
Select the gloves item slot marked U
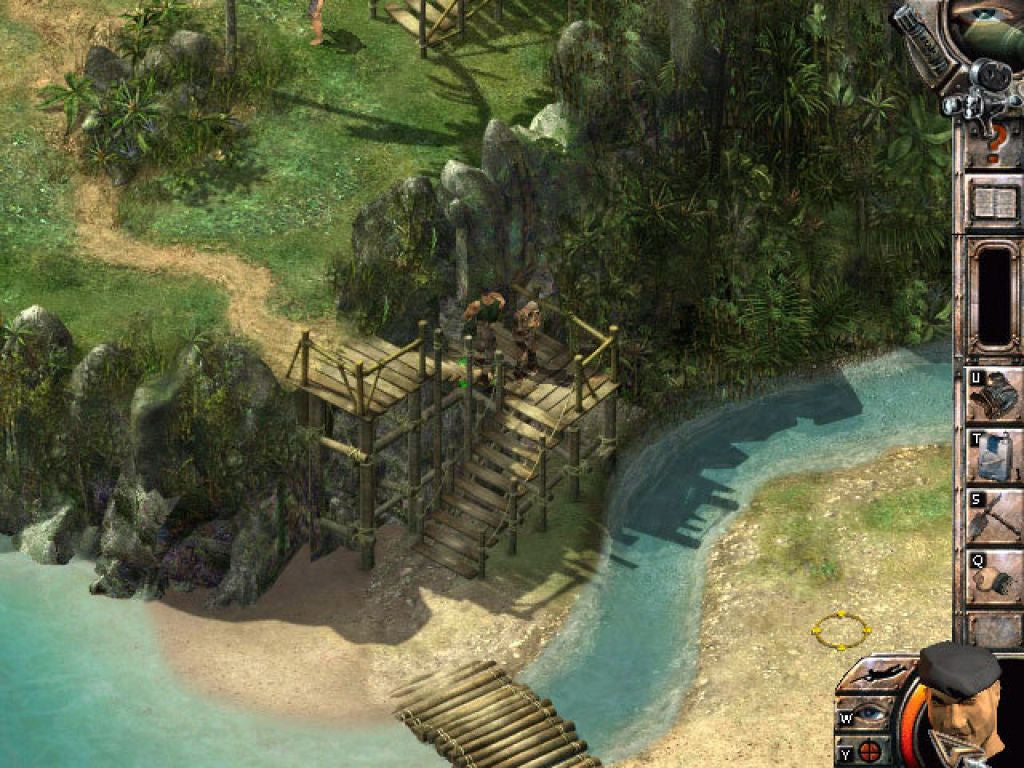993,394
